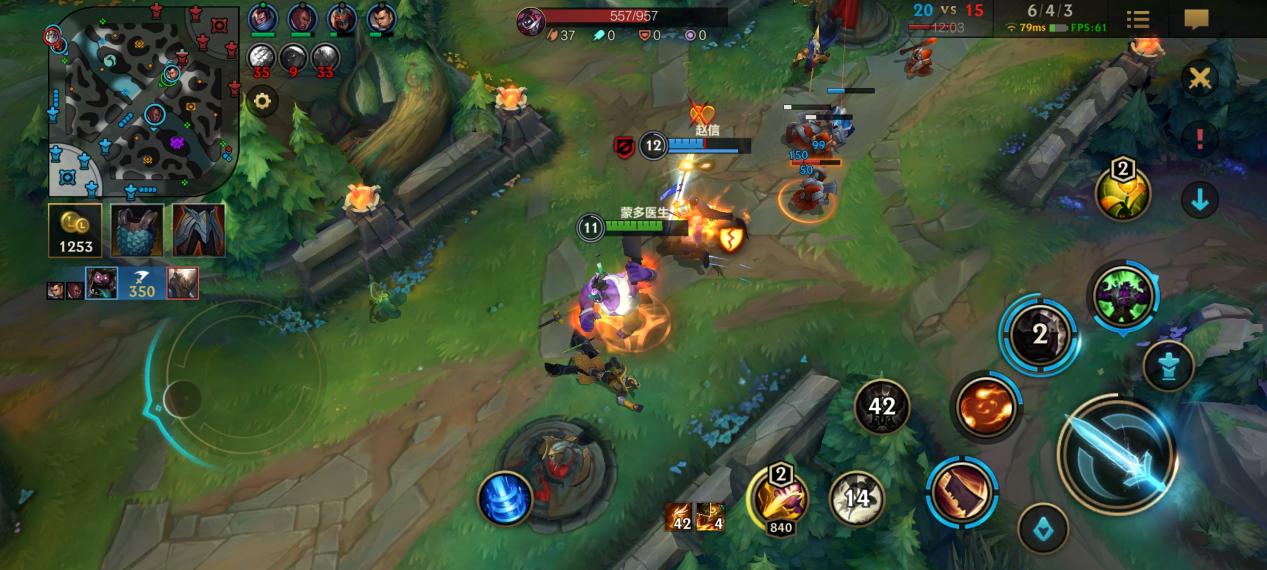Buy the recommended blue scaled chest armor
Image resolution: width=1267 pixels, height=570 pixels.
[137, 231]
